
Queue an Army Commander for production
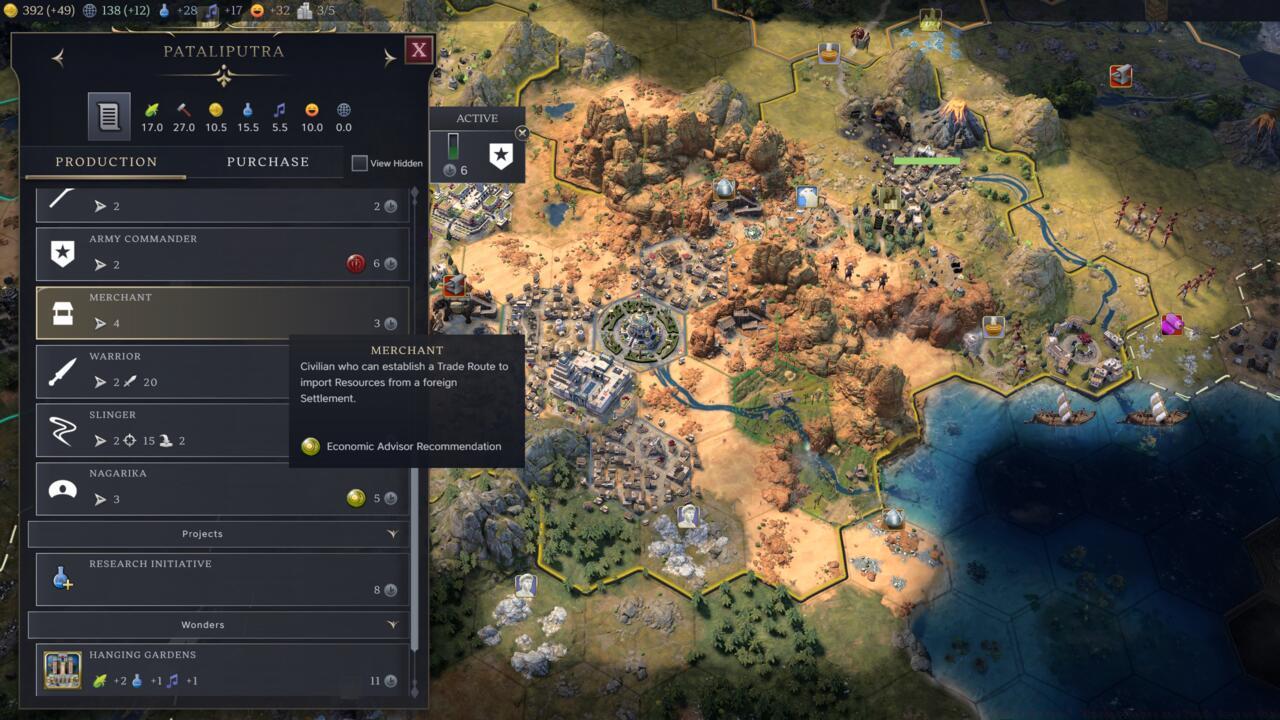[222, 254]
